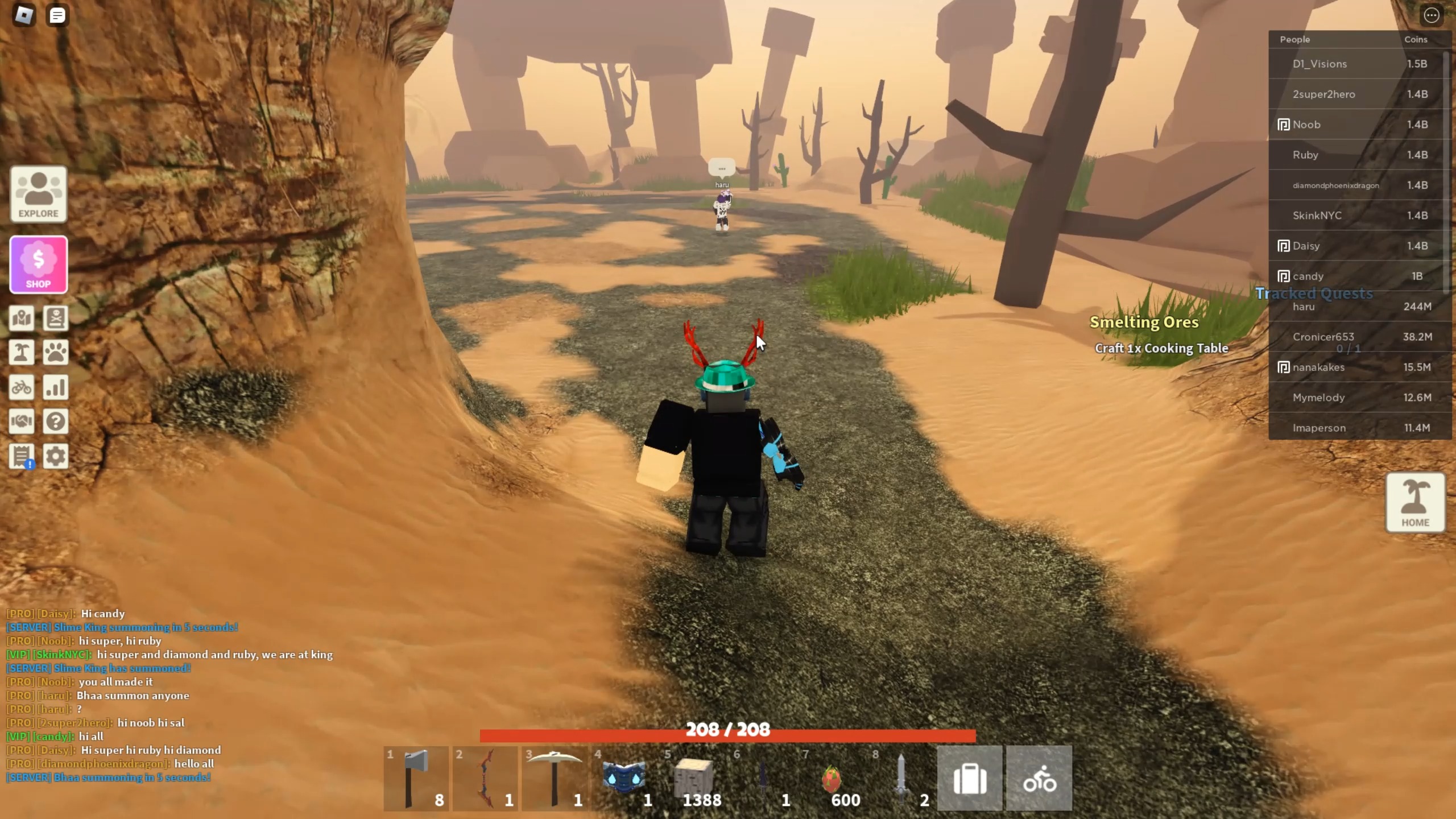1456x819 pixels.
Task: Open the paw print pets menu
Action: (x=55, y=353)
